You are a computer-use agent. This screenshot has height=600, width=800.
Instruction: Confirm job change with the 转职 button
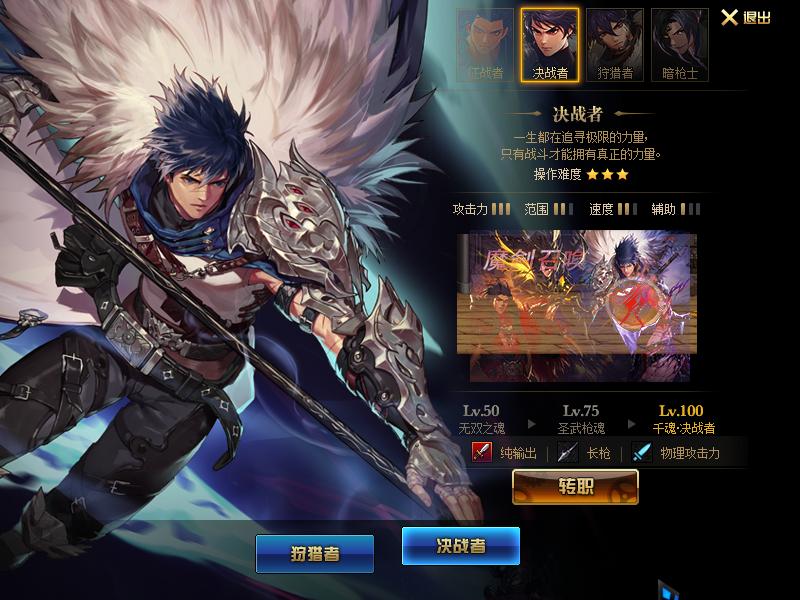(x=575, y=487)
